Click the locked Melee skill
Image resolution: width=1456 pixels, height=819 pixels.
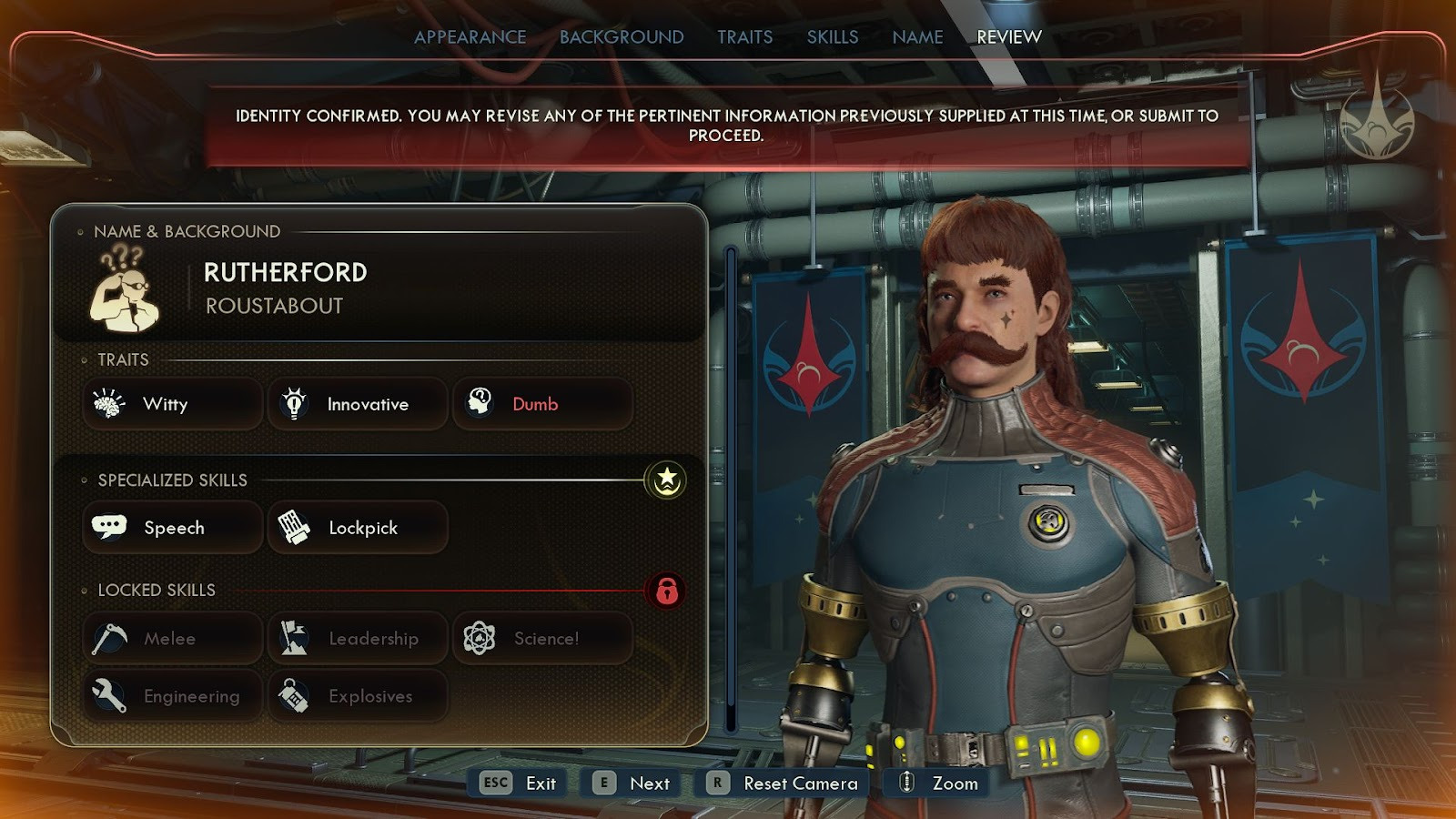point(173,639)
